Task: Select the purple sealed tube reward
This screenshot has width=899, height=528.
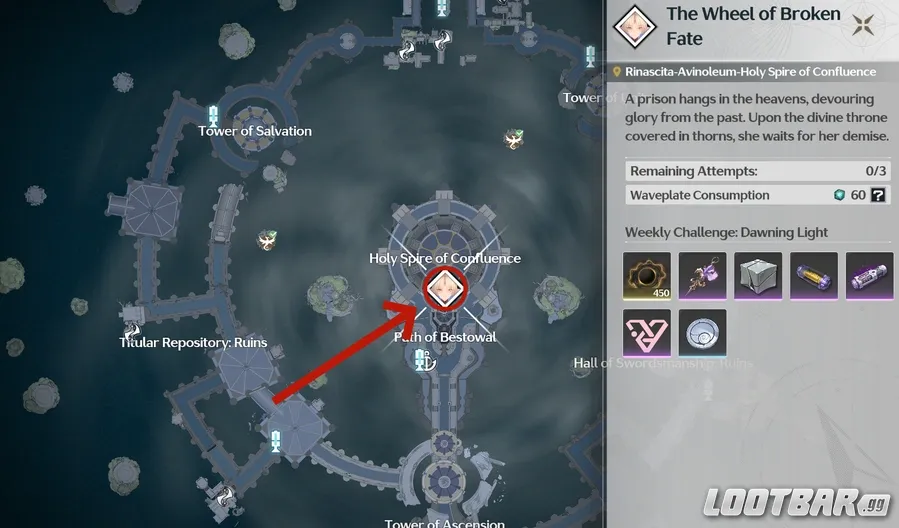Action: pos(869,276)
